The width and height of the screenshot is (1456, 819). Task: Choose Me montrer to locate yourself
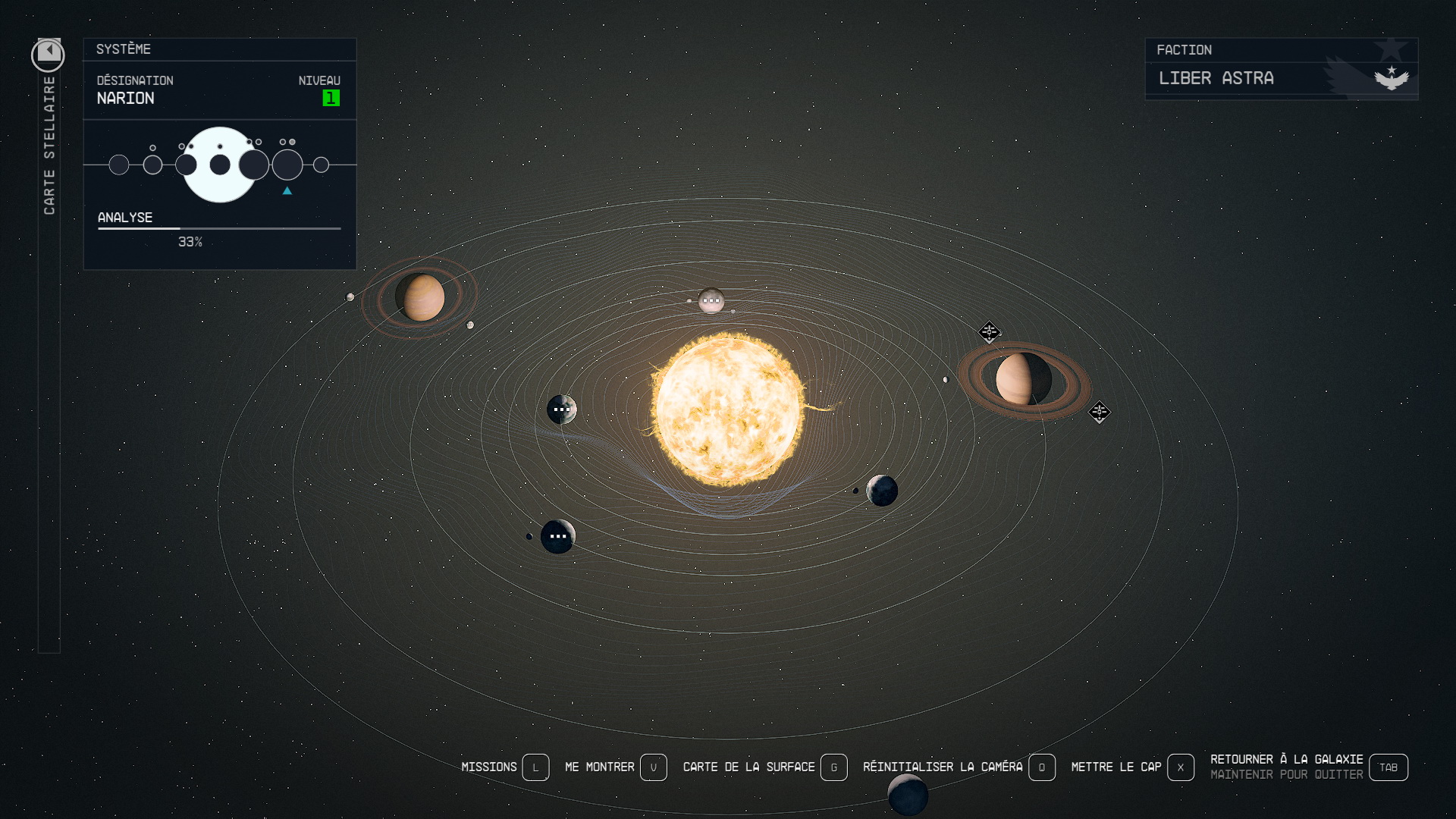(x=653, y=767)
